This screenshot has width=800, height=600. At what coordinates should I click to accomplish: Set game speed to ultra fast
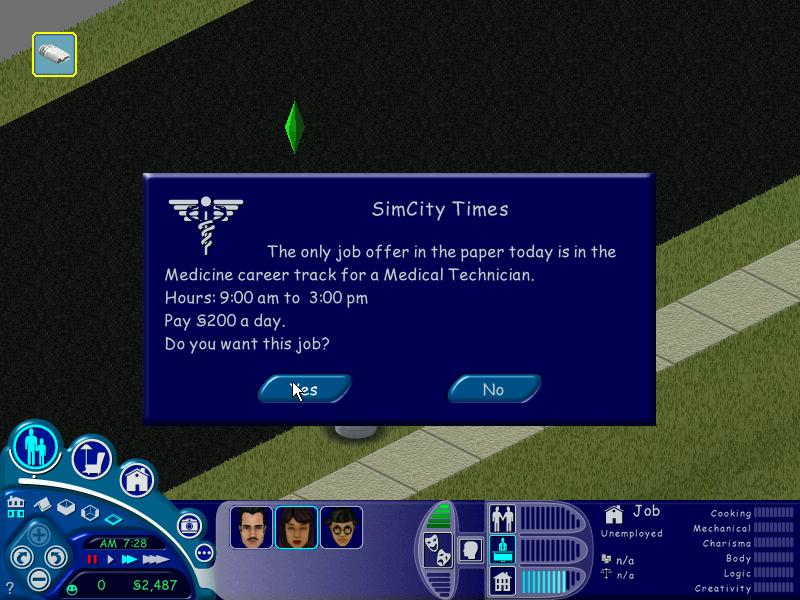coord(153,559)
